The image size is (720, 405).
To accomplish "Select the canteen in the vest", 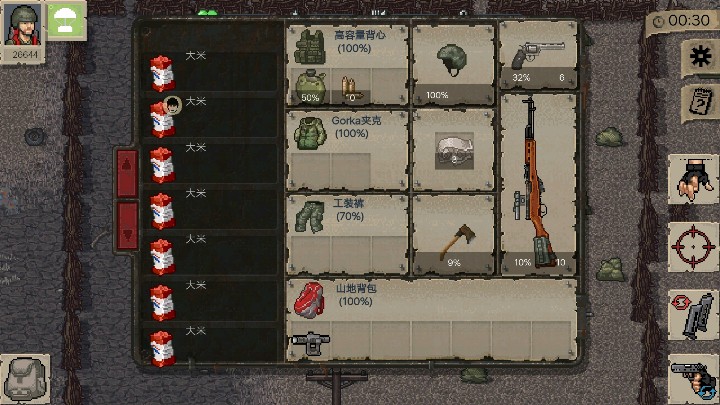I will click(x=309, y=86).
